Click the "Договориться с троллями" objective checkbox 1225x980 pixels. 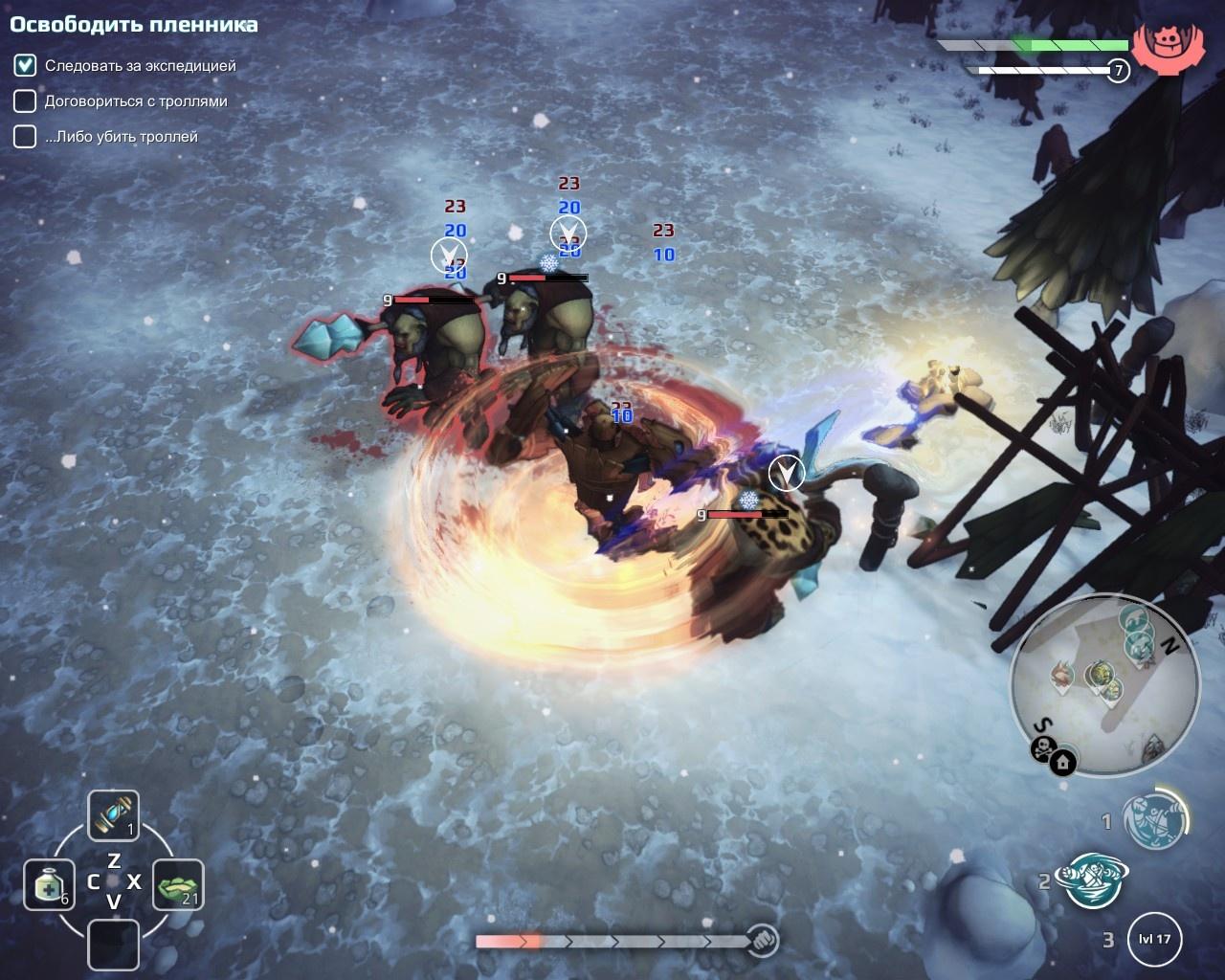click(25, 101)
